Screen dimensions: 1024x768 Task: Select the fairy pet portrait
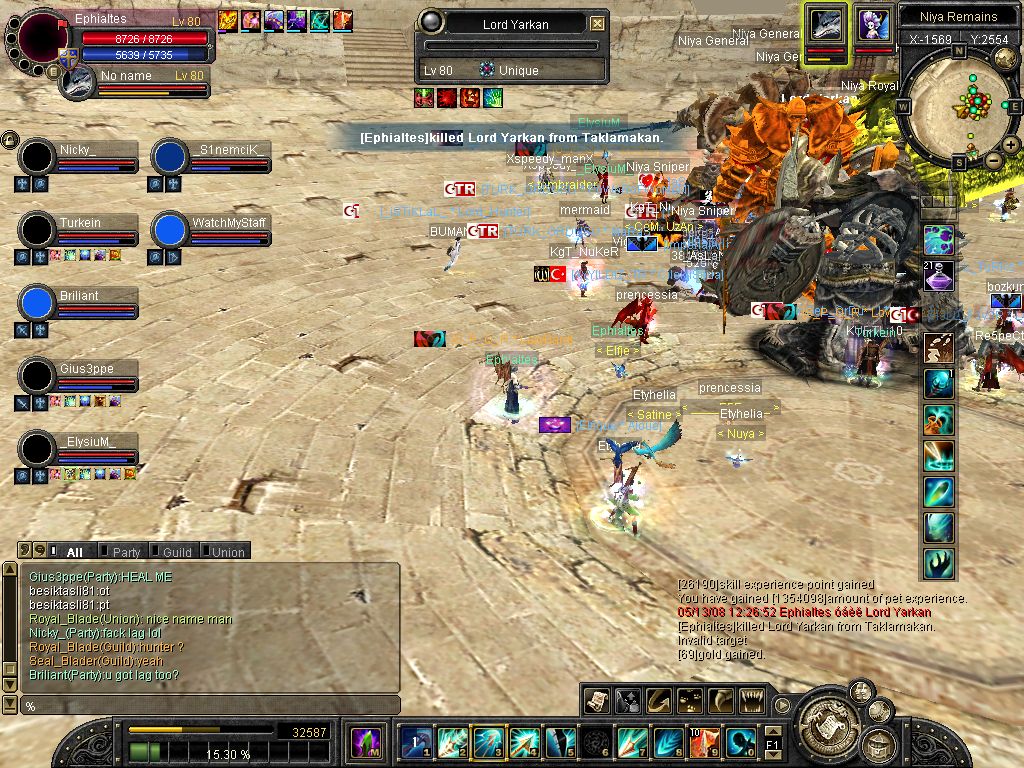[873, 24]
